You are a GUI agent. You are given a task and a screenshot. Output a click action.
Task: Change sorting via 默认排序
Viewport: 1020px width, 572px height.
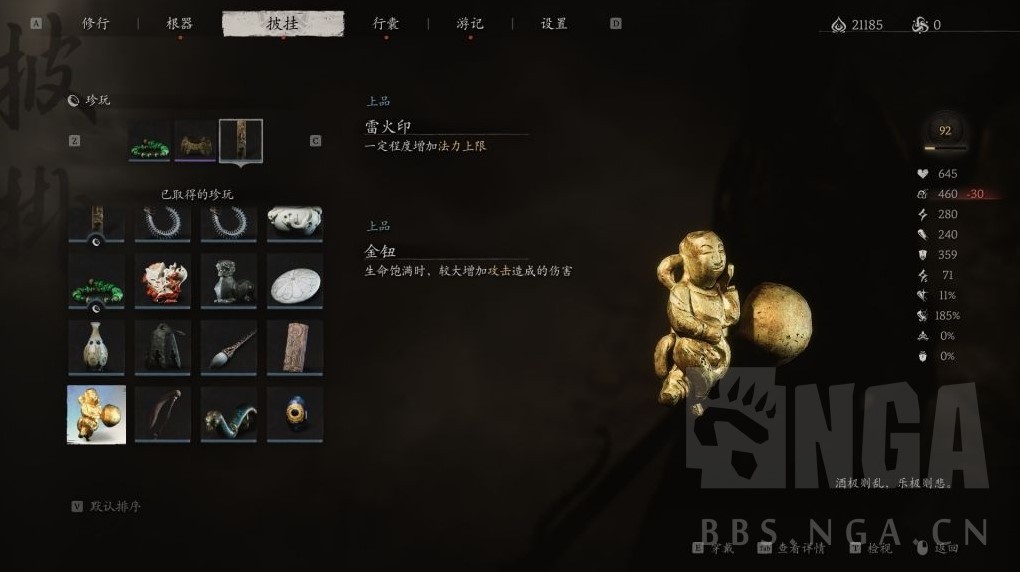(115, 506)
